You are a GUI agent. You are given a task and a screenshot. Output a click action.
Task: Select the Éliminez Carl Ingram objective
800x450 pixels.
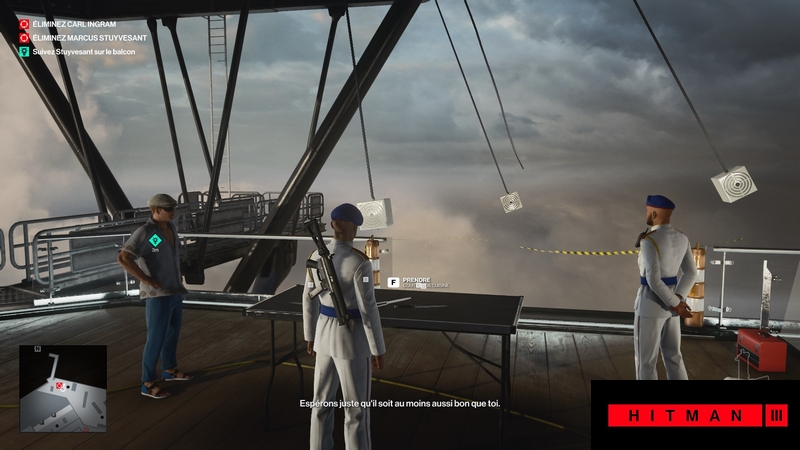point(74,23)
